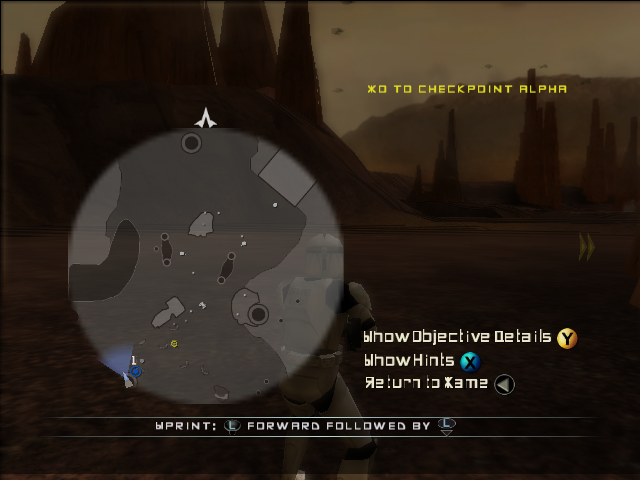The image size is (640, 480).
Task: Select Return to Game option
Action: [x=426, y=383]
